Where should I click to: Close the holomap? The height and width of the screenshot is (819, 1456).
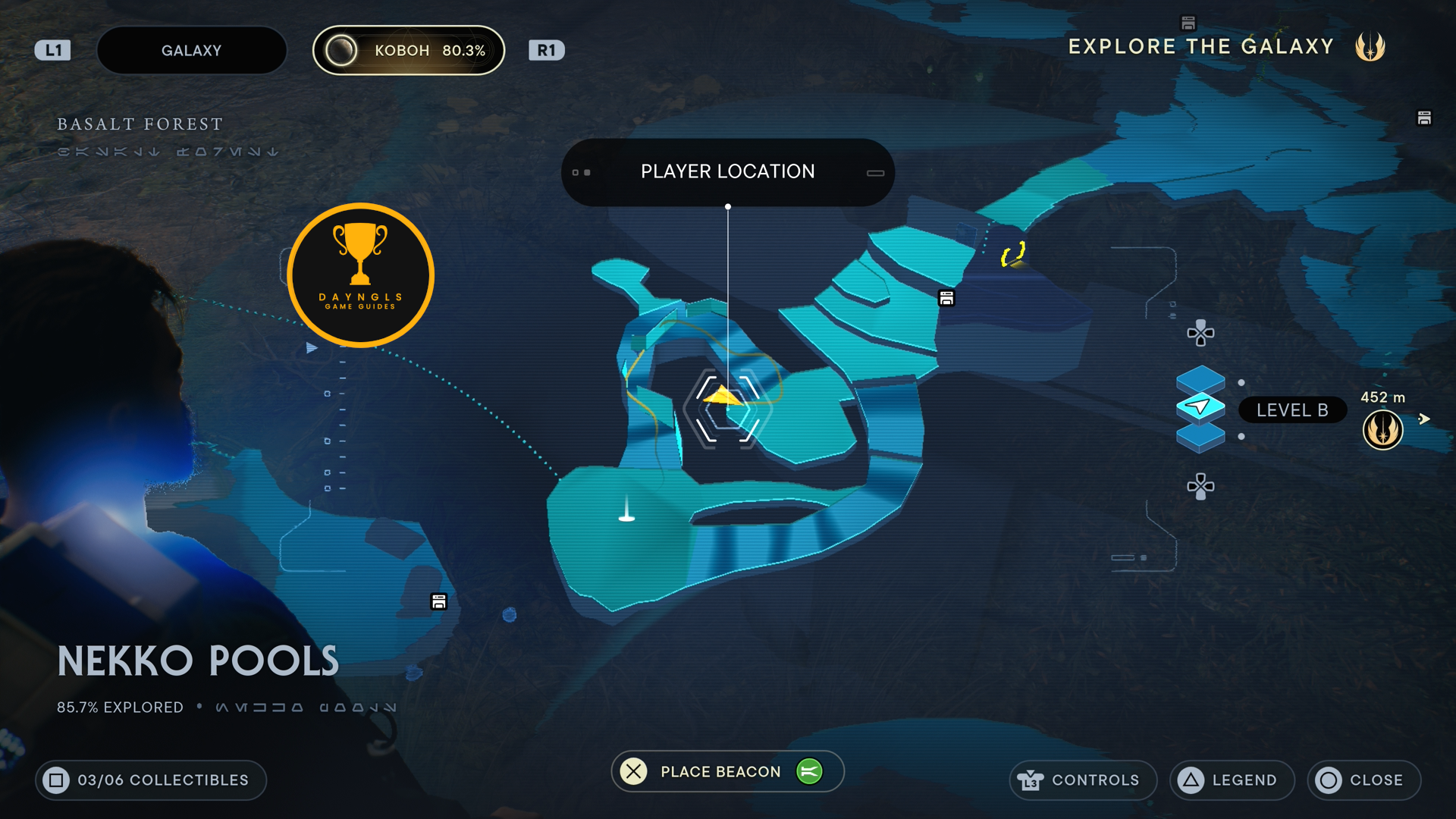(x=1363, y=780)
